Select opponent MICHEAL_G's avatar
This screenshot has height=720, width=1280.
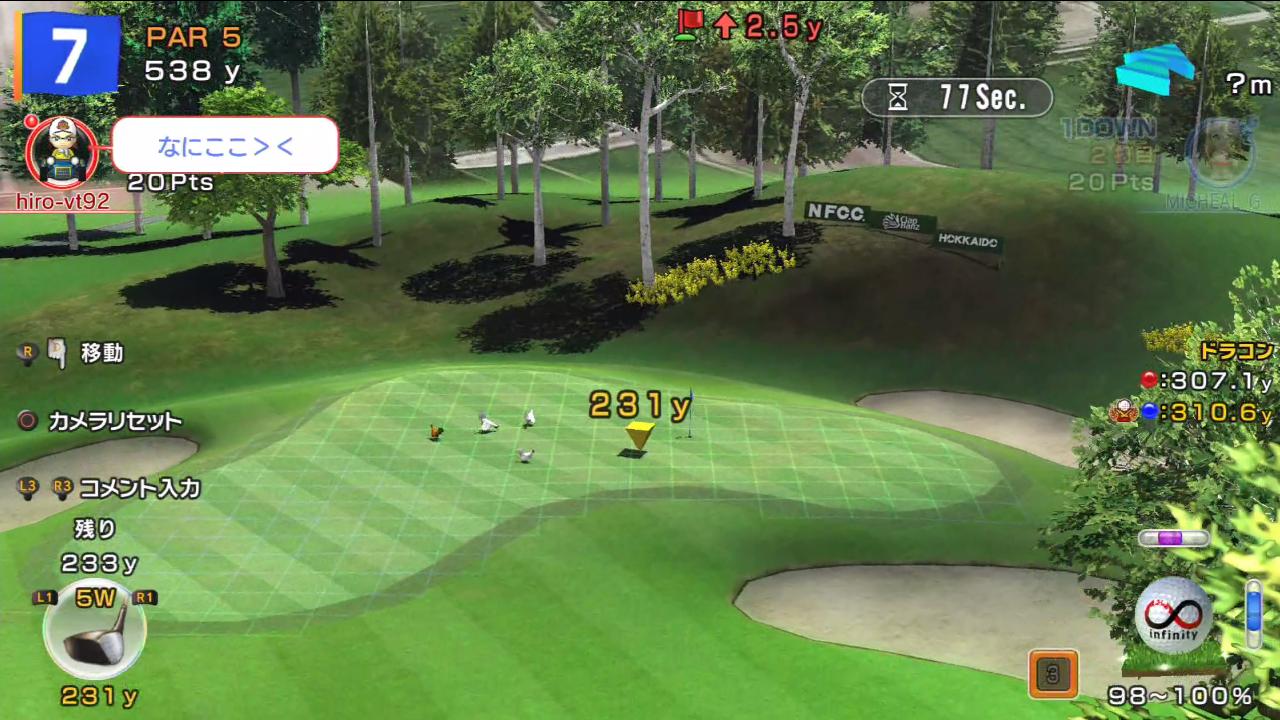[1220, 153]
